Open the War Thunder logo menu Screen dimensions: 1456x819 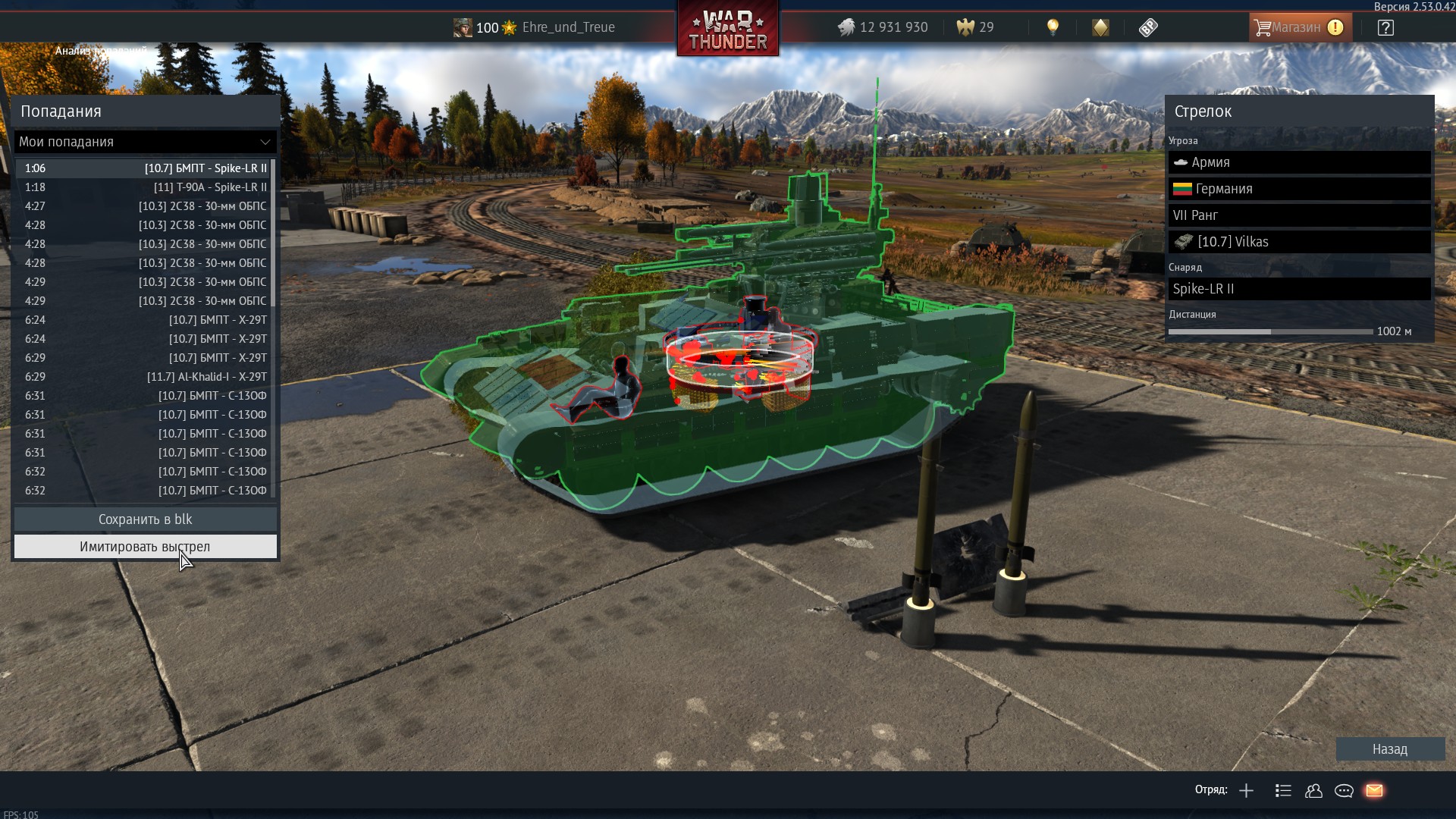(x=727, y=30)
